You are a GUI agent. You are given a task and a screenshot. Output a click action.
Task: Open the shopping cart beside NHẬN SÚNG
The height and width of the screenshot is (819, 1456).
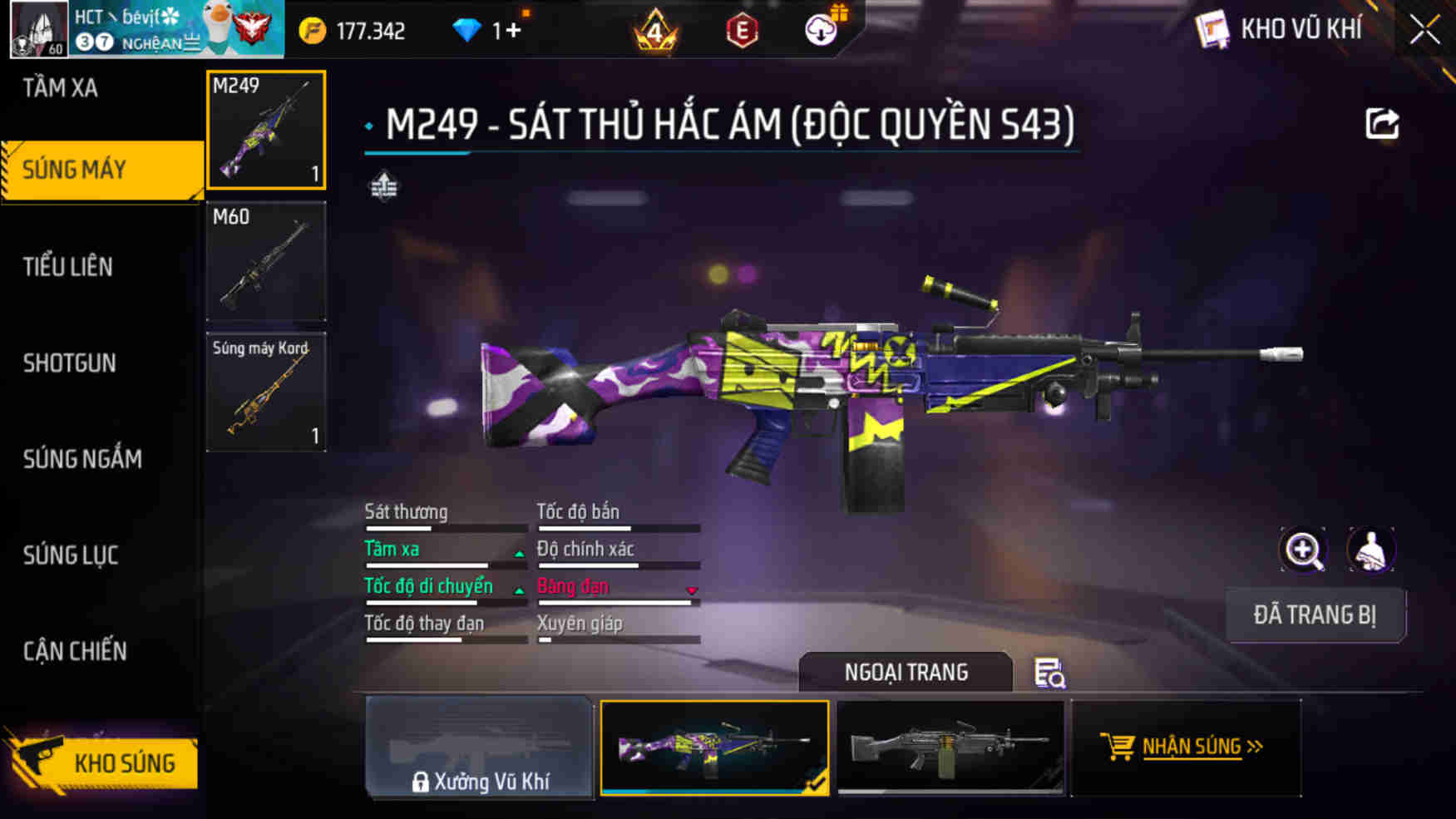(x=1117, y=746)
